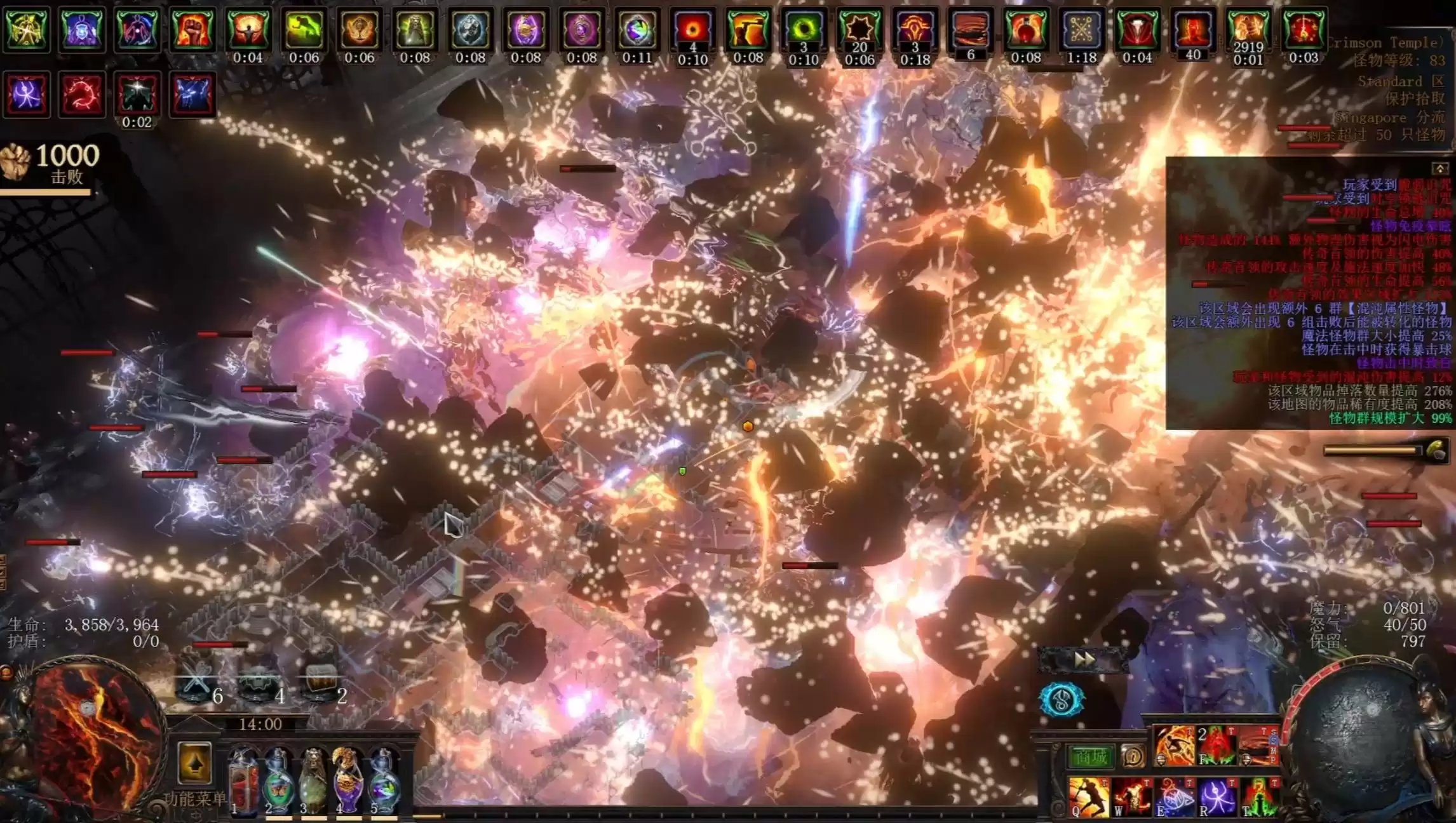Activate the R purple spider-glyph skill
Screen dimensions: 1456x823
click(x=1217, y=797)
